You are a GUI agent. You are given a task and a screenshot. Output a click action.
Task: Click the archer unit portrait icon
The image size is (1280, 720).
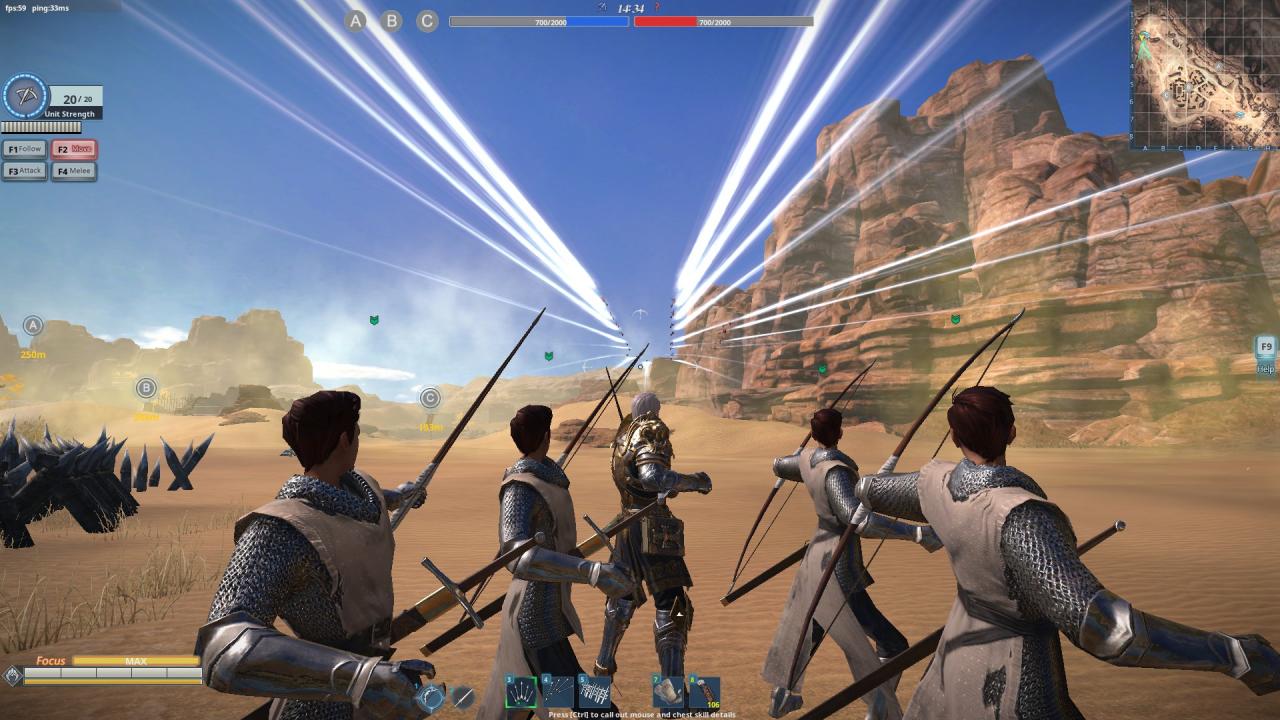[25, 97]
